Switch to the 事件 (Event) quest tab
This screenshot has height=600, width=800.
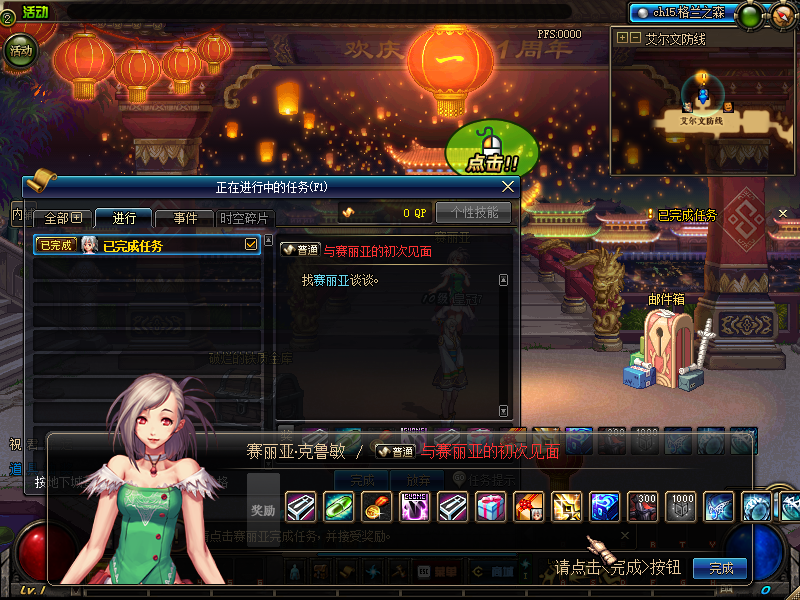click(185, 218)
